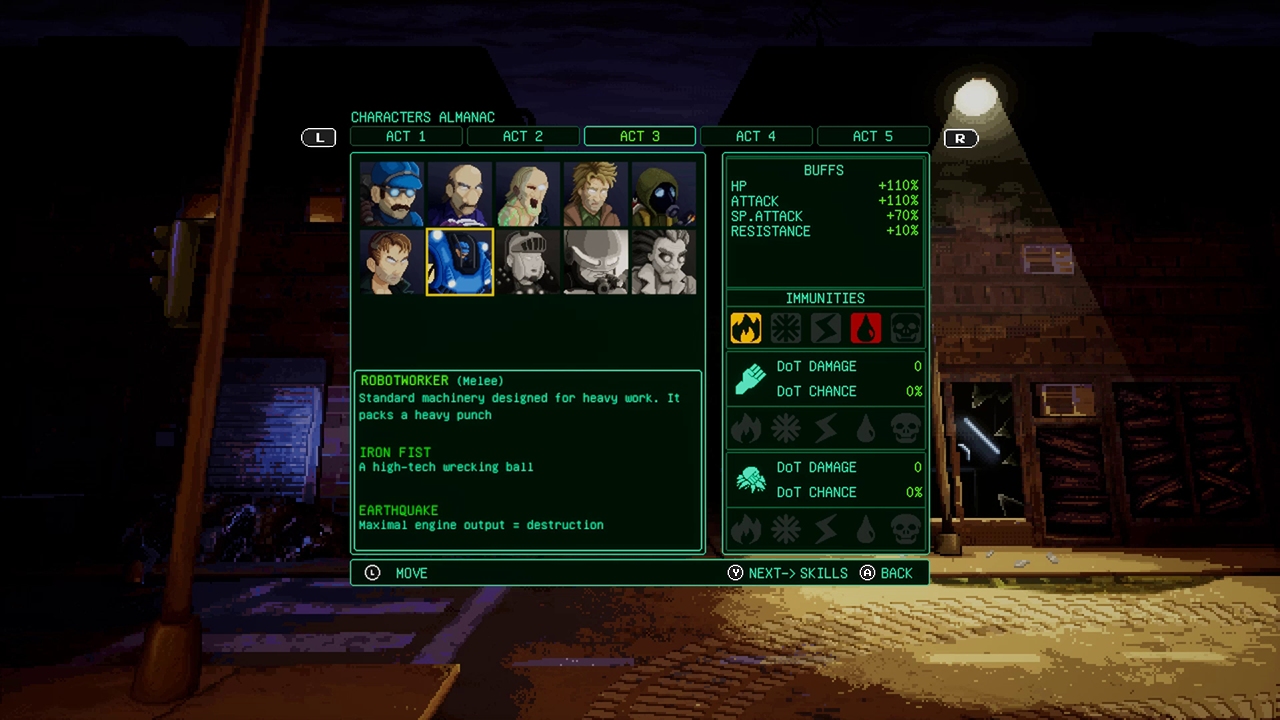Advance to Skills with the Y control
1280x720 pixels.
tap(790, 573)
